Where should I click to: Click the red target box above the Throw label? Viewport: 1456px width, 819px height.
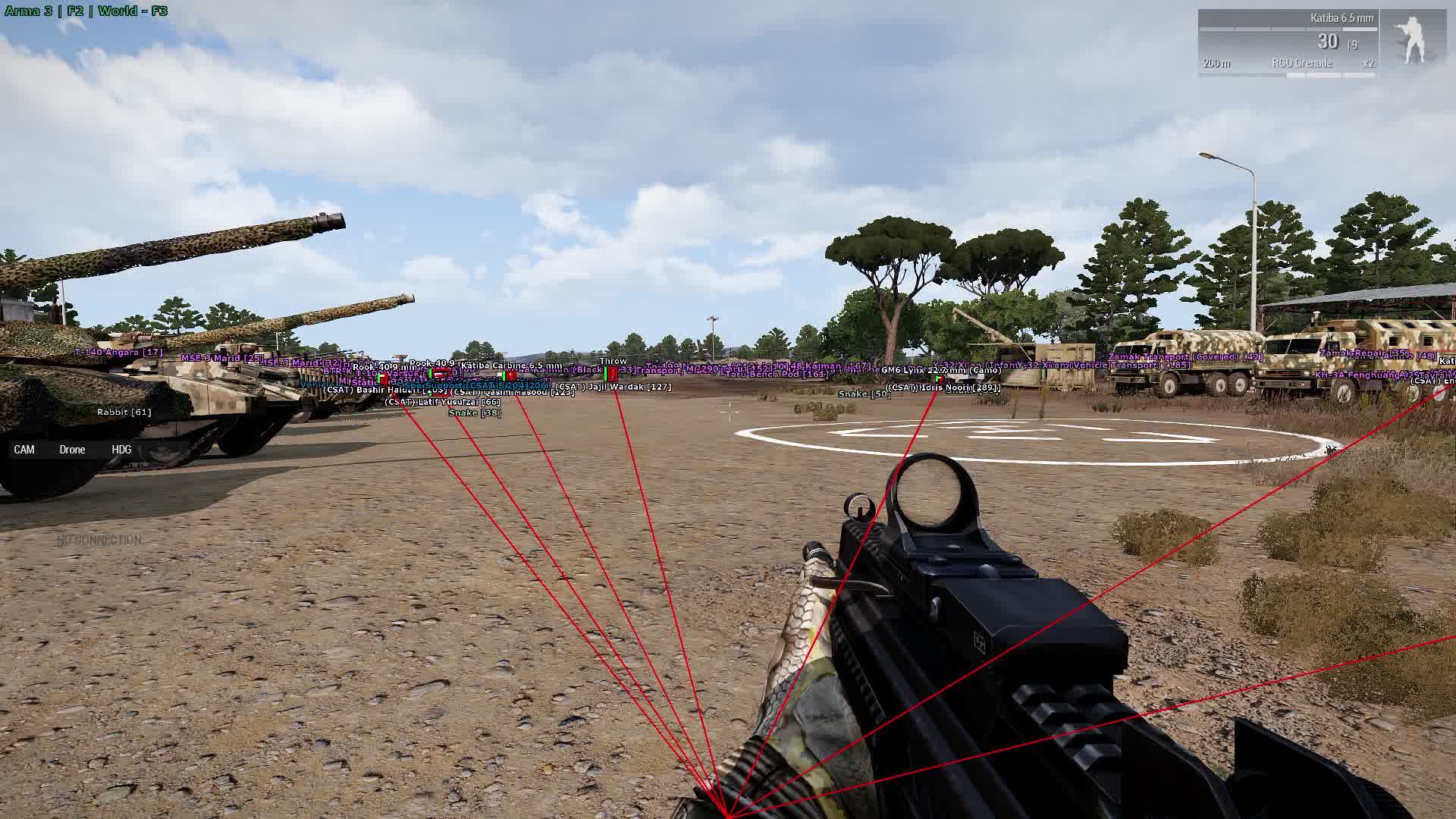(x=611, y=374)
